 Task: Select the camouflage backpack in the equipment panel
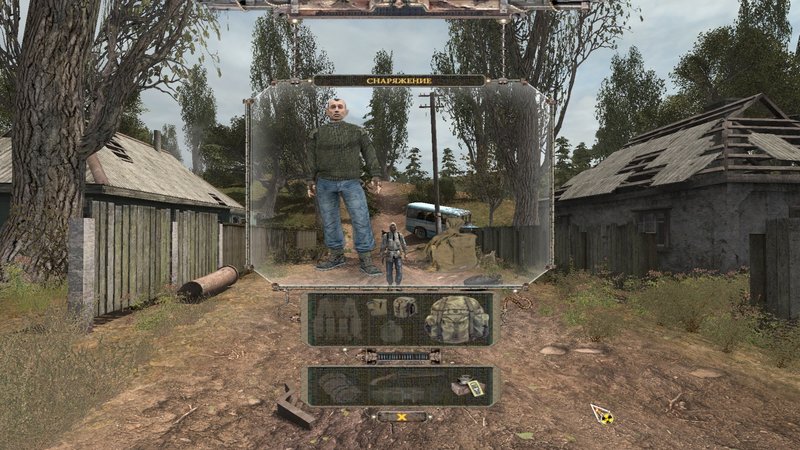tap(456, 320)
